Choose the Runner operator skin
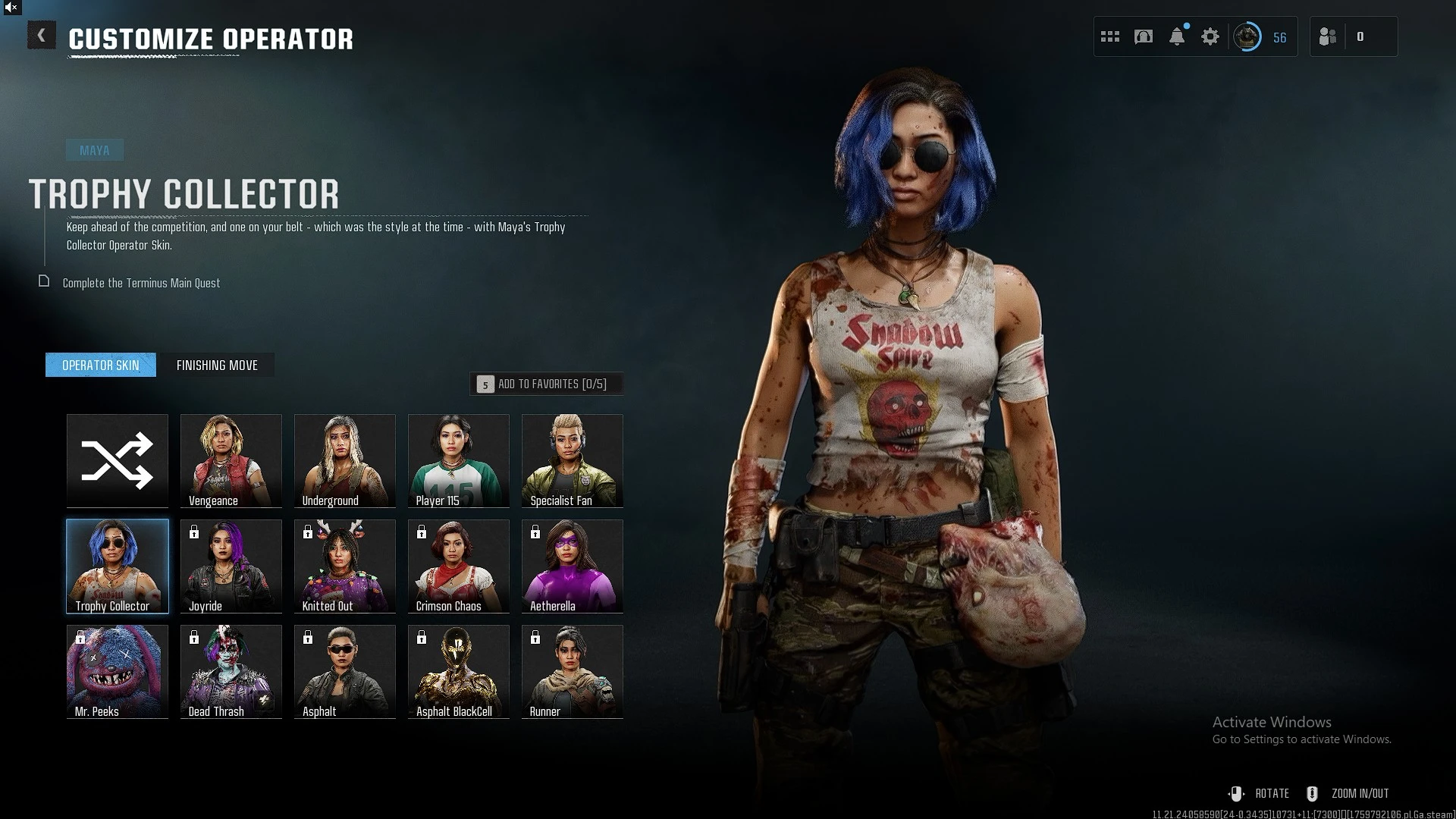1456x819 pixels. 573,671
